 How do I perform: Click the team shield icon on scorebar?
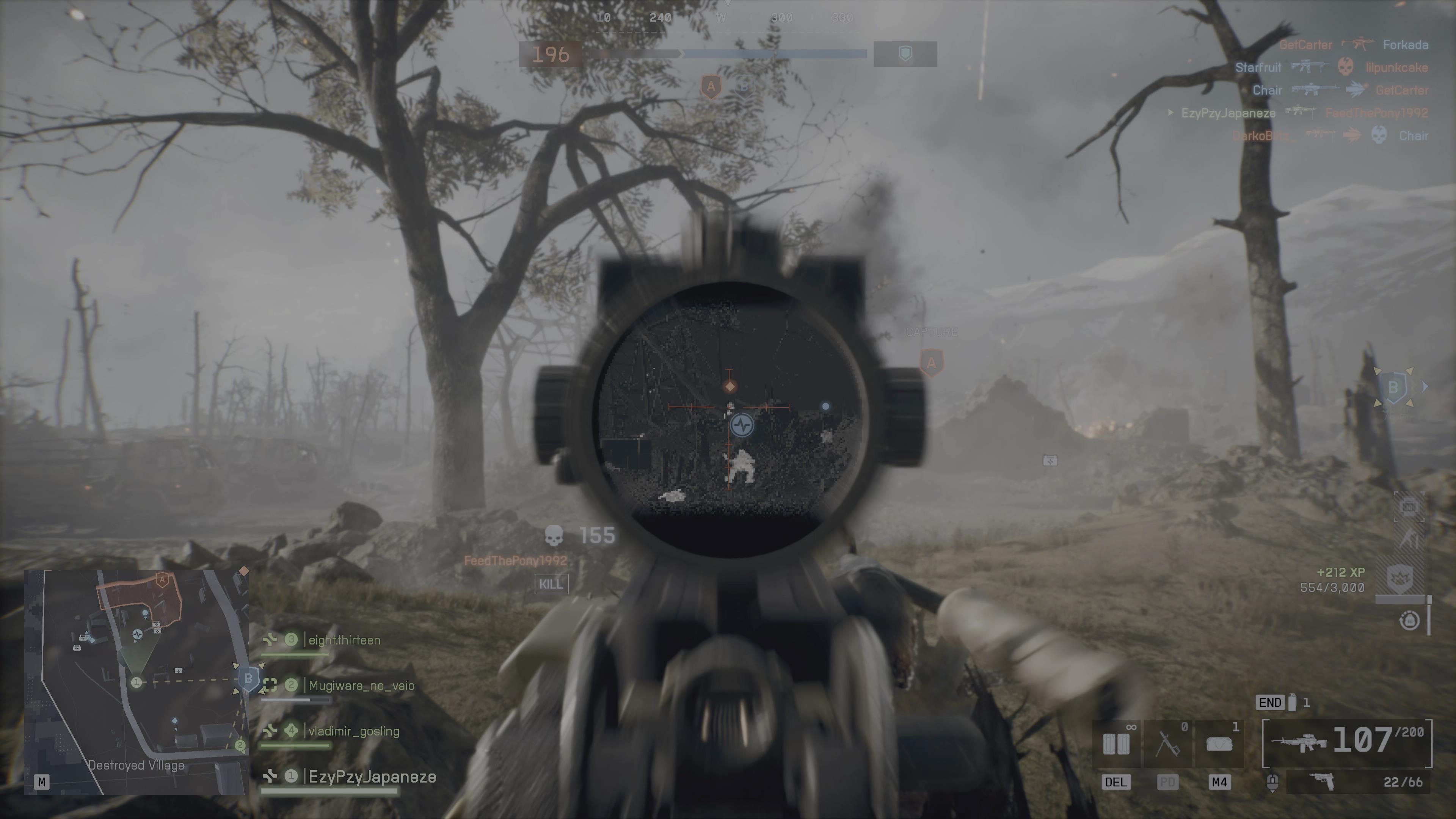[x=905, y=54]
